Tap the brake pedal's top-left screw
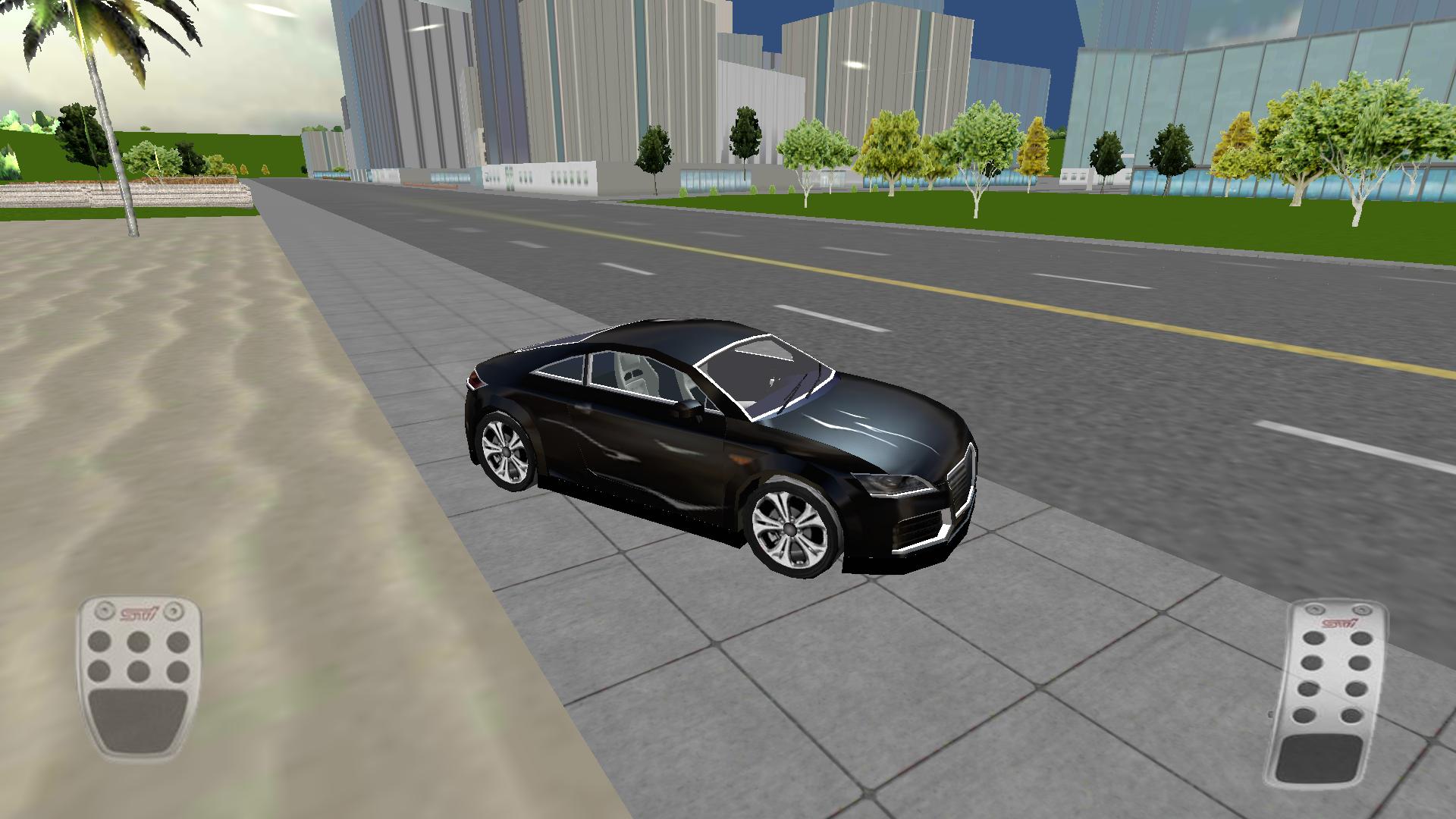Viewport: 1456px width, 819px height. click(x=105, y=610)
